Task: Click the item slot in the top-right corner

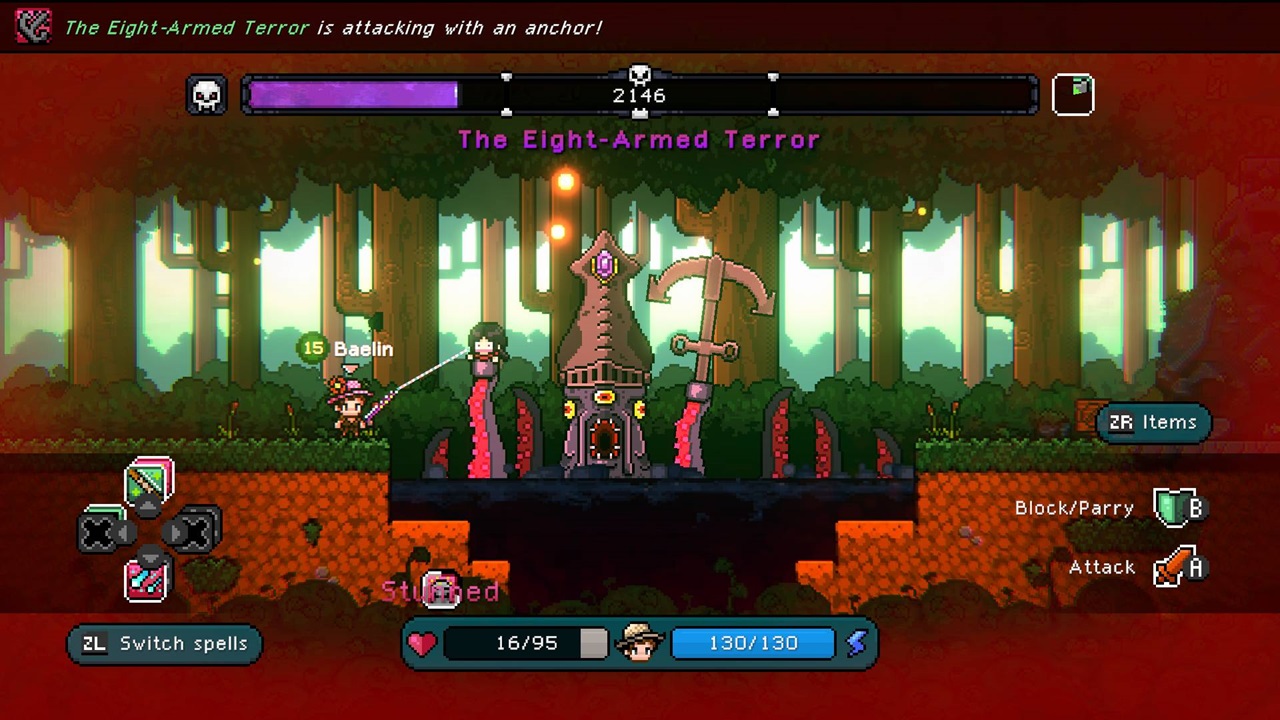Action: click(1073, 92)
